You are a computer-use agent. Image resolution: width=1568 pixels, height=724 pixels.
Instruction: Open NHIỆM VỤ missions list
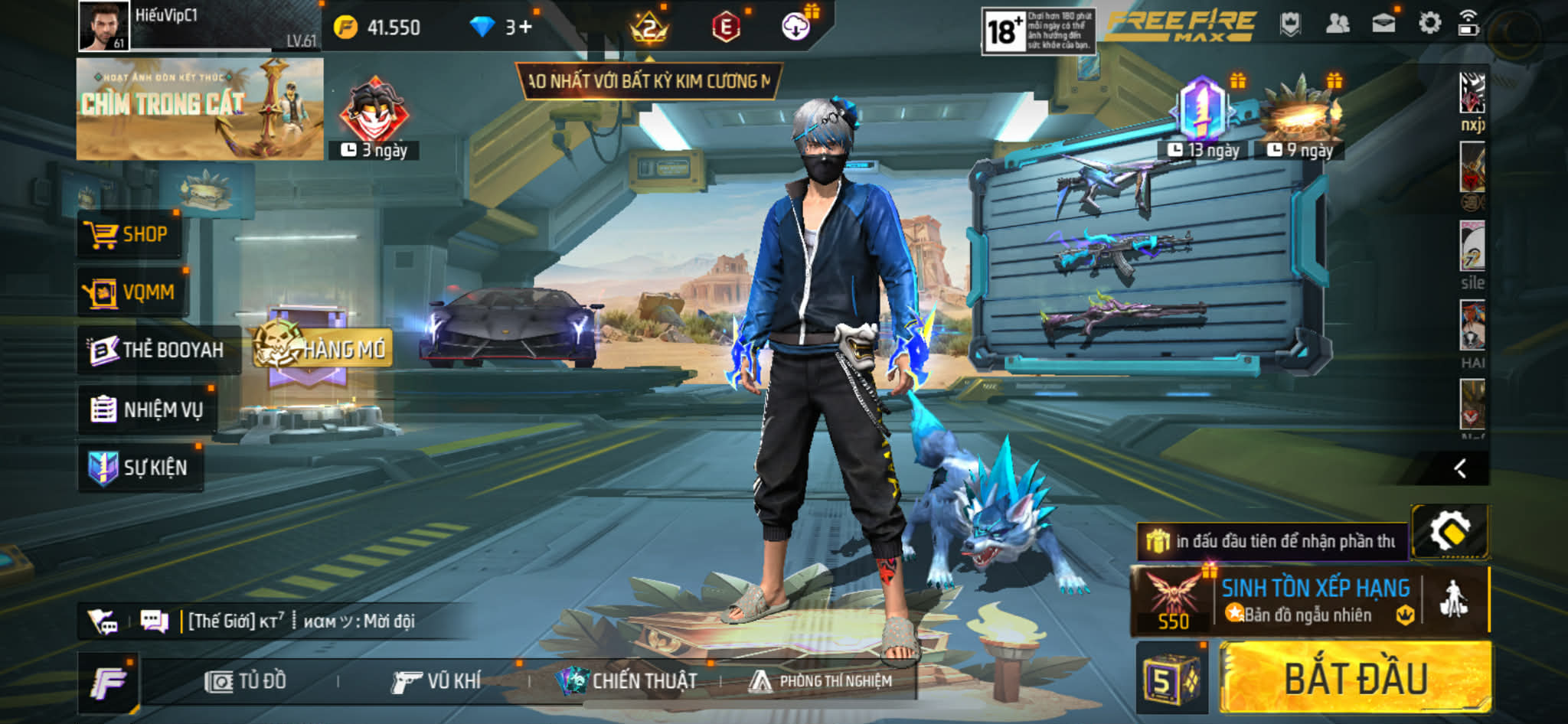pos(147,409)
